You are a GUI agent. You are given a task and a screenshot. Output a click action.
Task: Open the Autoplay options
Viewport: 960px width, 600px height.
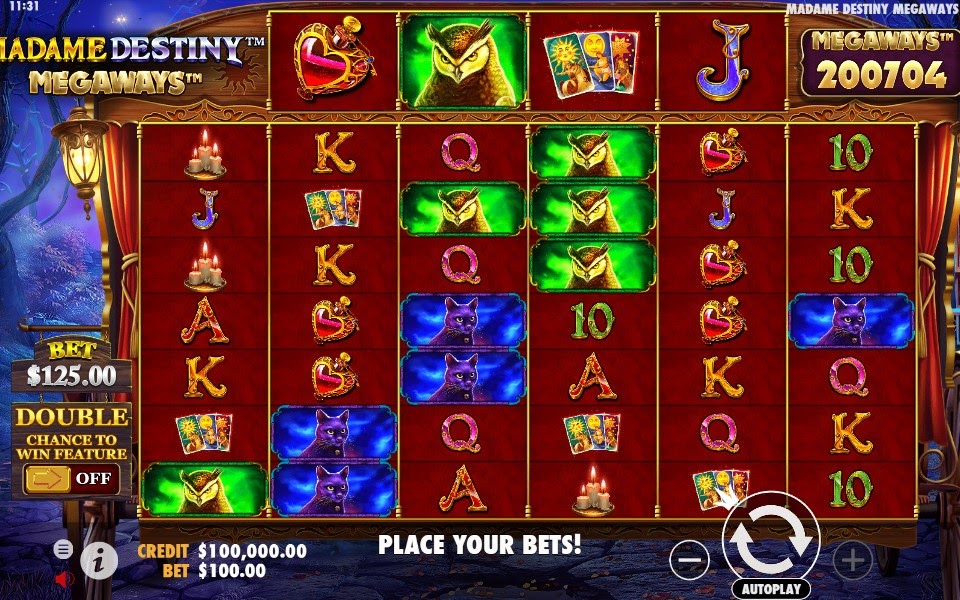771,589
